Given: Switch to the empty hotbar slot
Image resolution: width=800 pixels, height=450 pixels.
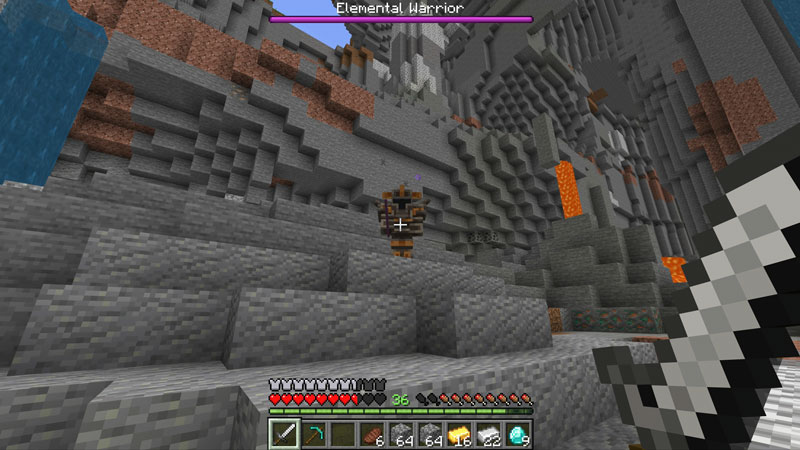Looking at the screenshot, I should pyautogui.click(x=343, y=434).
